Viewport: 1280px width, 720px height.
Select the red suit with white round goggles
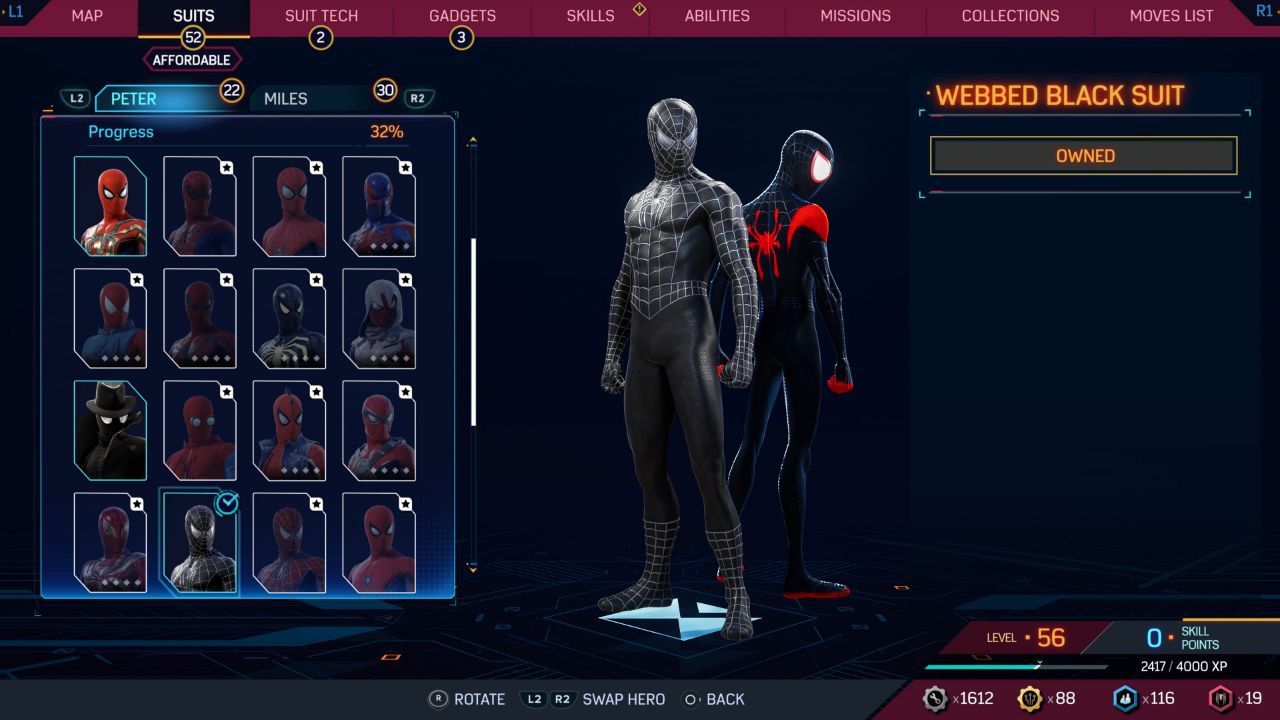pos(200,430)
